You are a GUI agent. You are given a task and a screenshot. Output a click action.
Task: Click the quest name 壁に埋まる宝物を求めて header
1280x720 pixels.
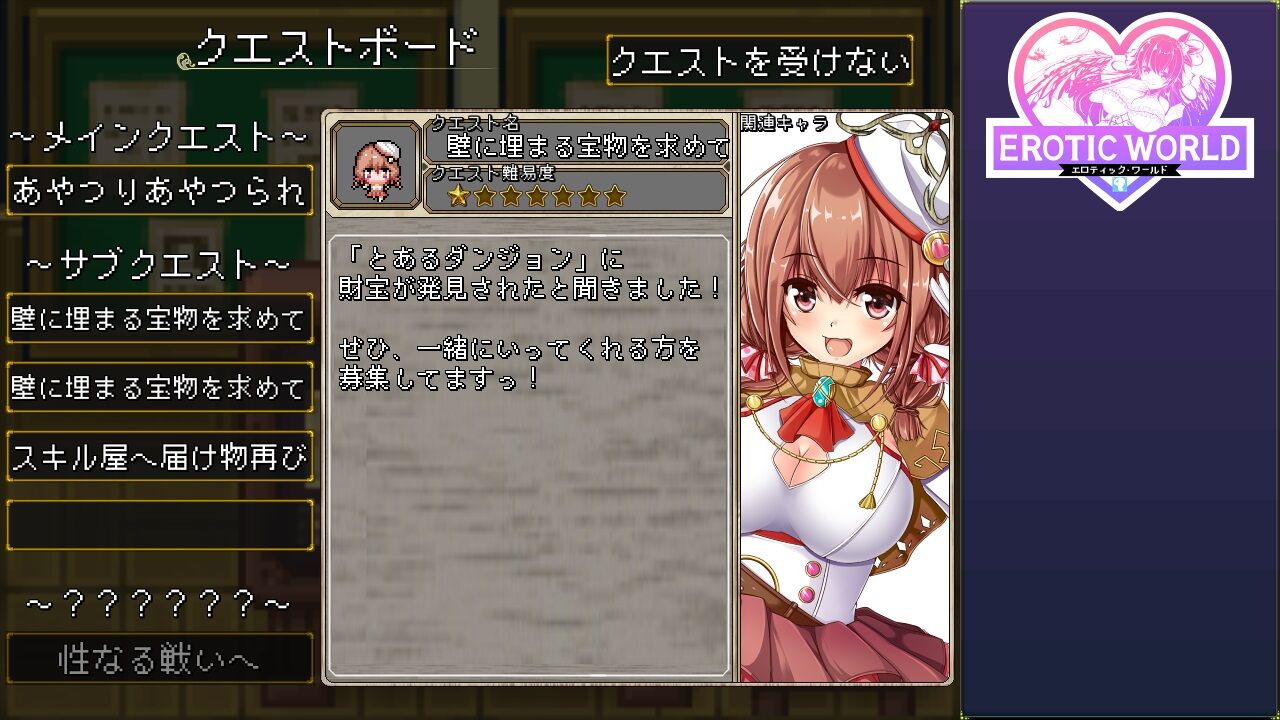[x=585, y=144]
